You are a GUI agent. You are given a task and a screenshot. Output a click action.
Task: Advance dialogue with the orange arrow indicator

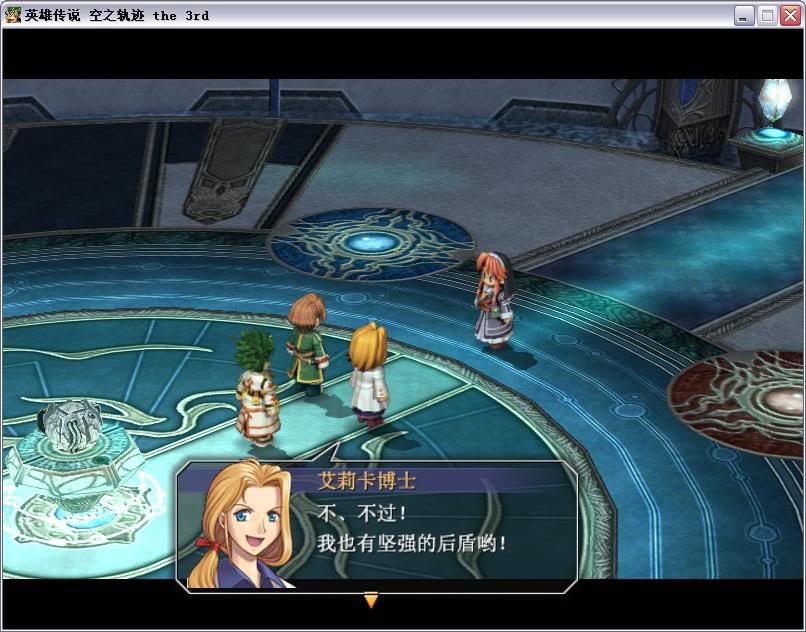point(371,600)
